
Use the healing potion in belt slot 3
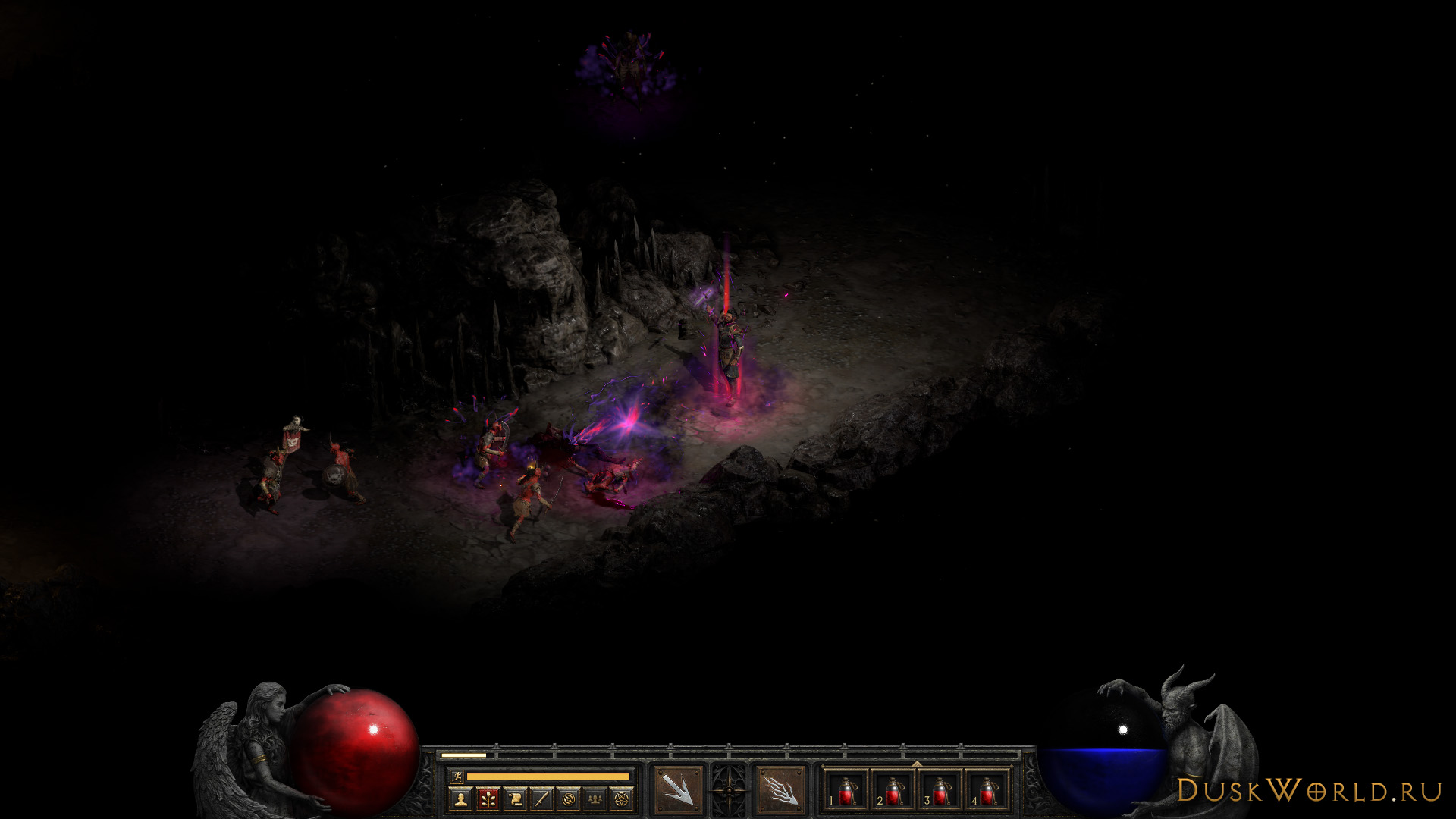pyautogui.click(x=940, y=792)
